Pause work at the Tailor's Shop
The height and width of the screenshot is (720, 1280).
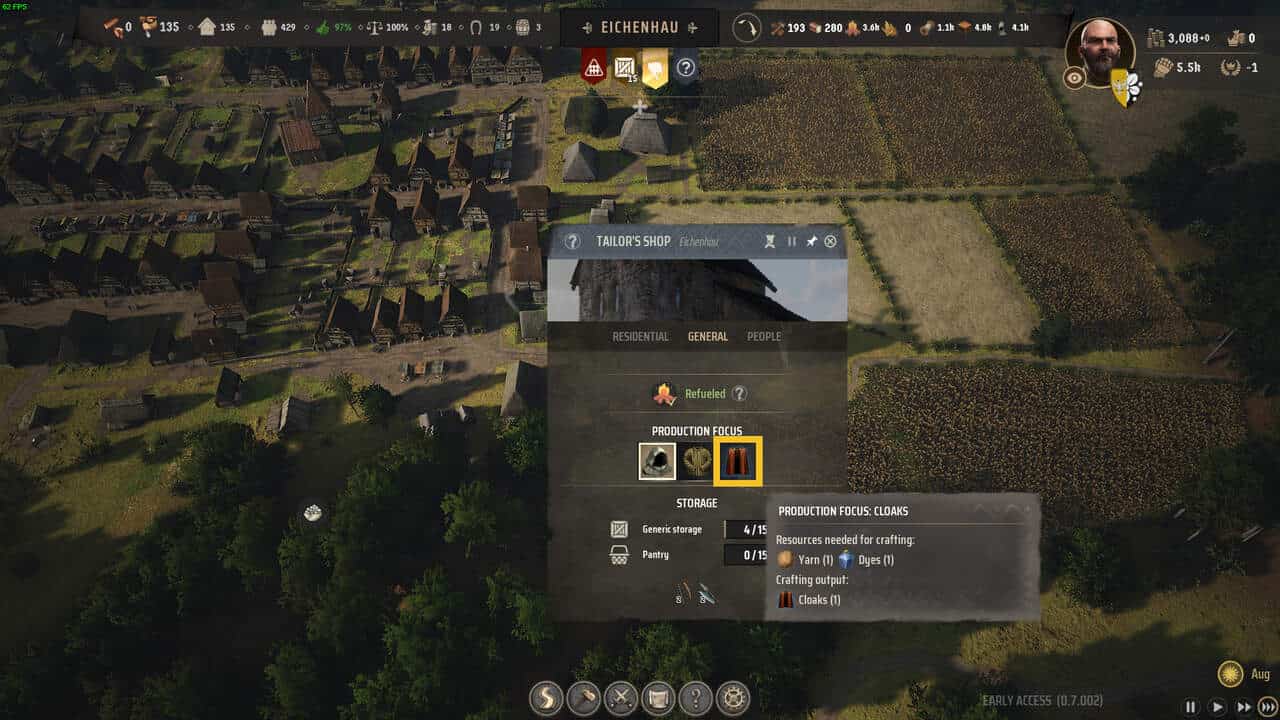coord(791,241)
